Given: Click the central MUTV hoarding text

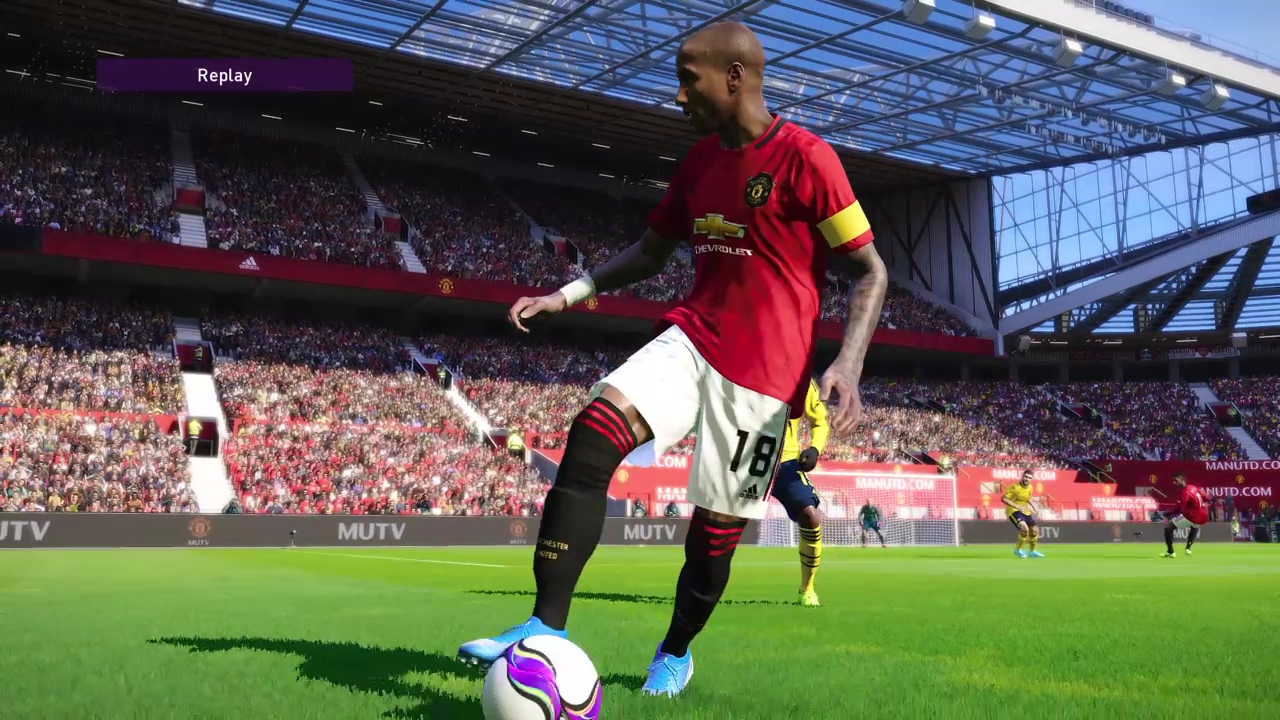Looking at the screenshot, I should (x=648, y=532).
